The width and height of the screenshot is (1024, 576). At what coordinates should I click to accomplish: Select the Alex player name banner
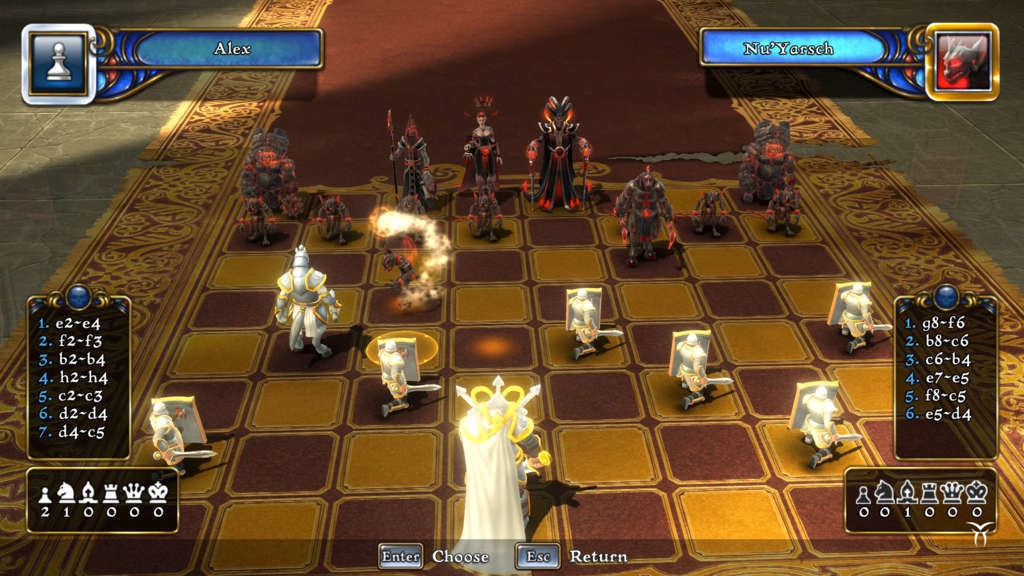coord(231,48)
